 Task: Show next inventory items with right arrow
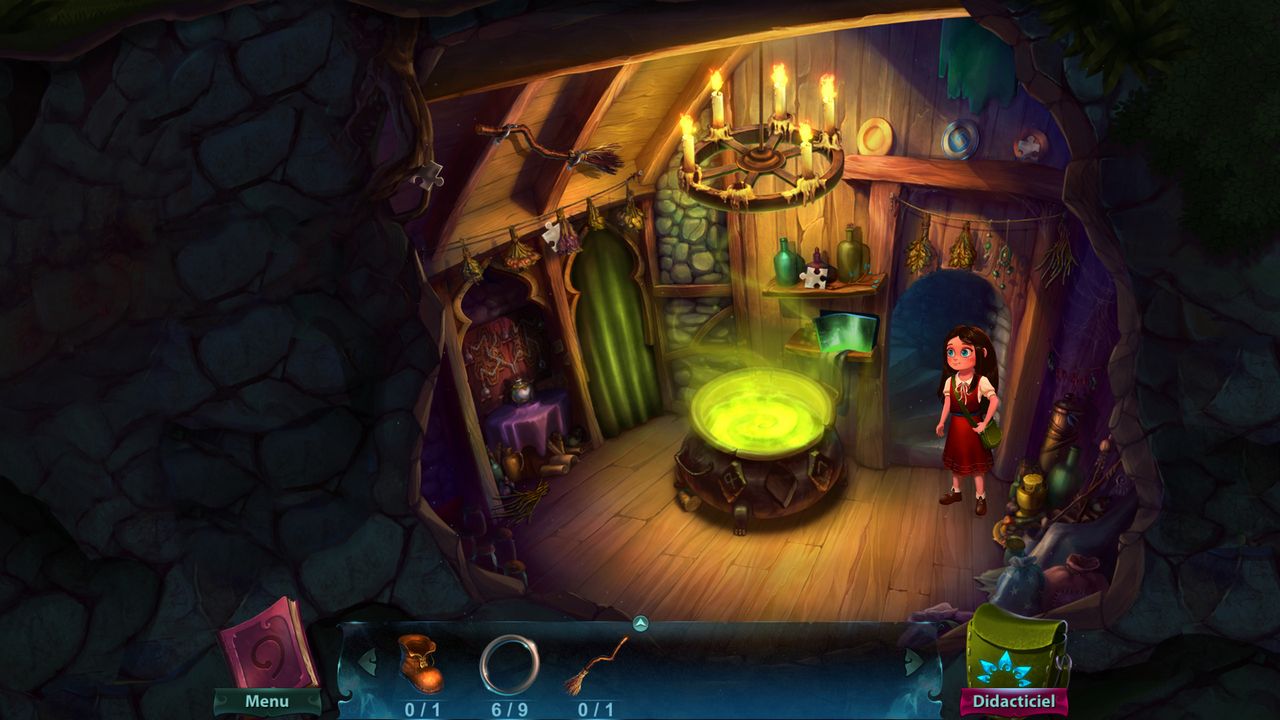pos(913,662)
